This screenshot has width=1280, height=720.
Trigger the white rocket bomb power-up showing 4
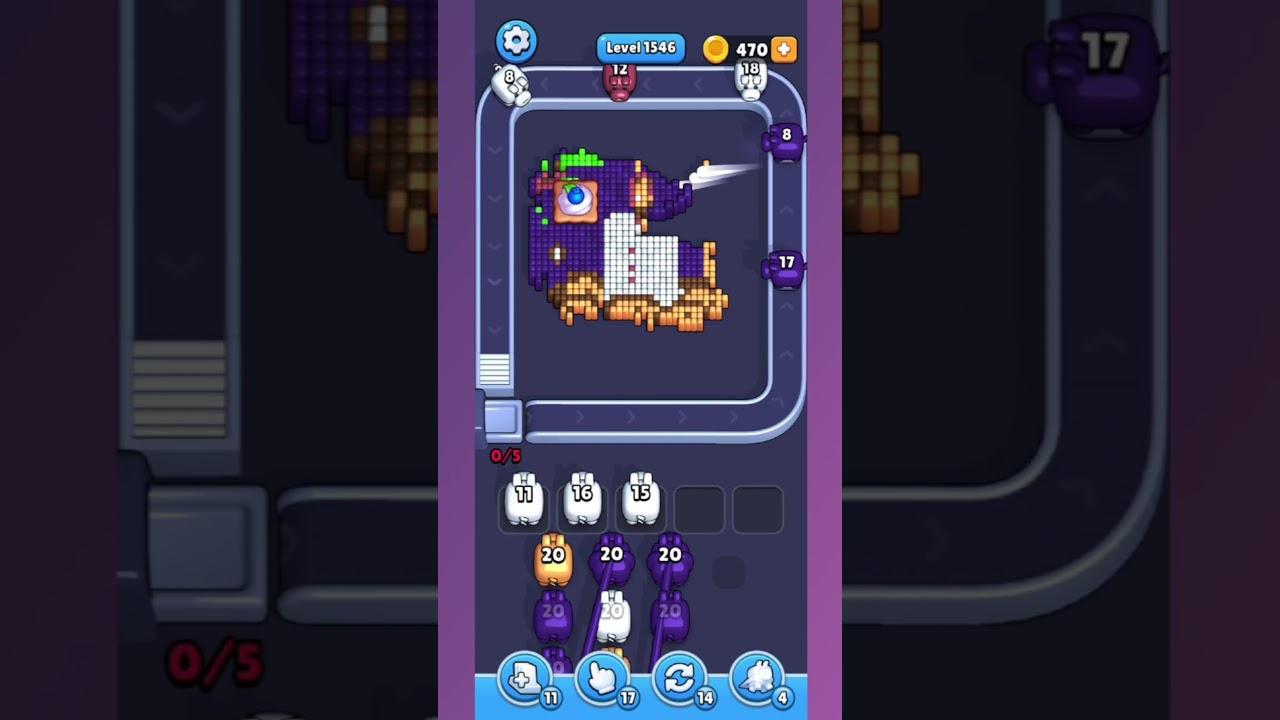757,678
